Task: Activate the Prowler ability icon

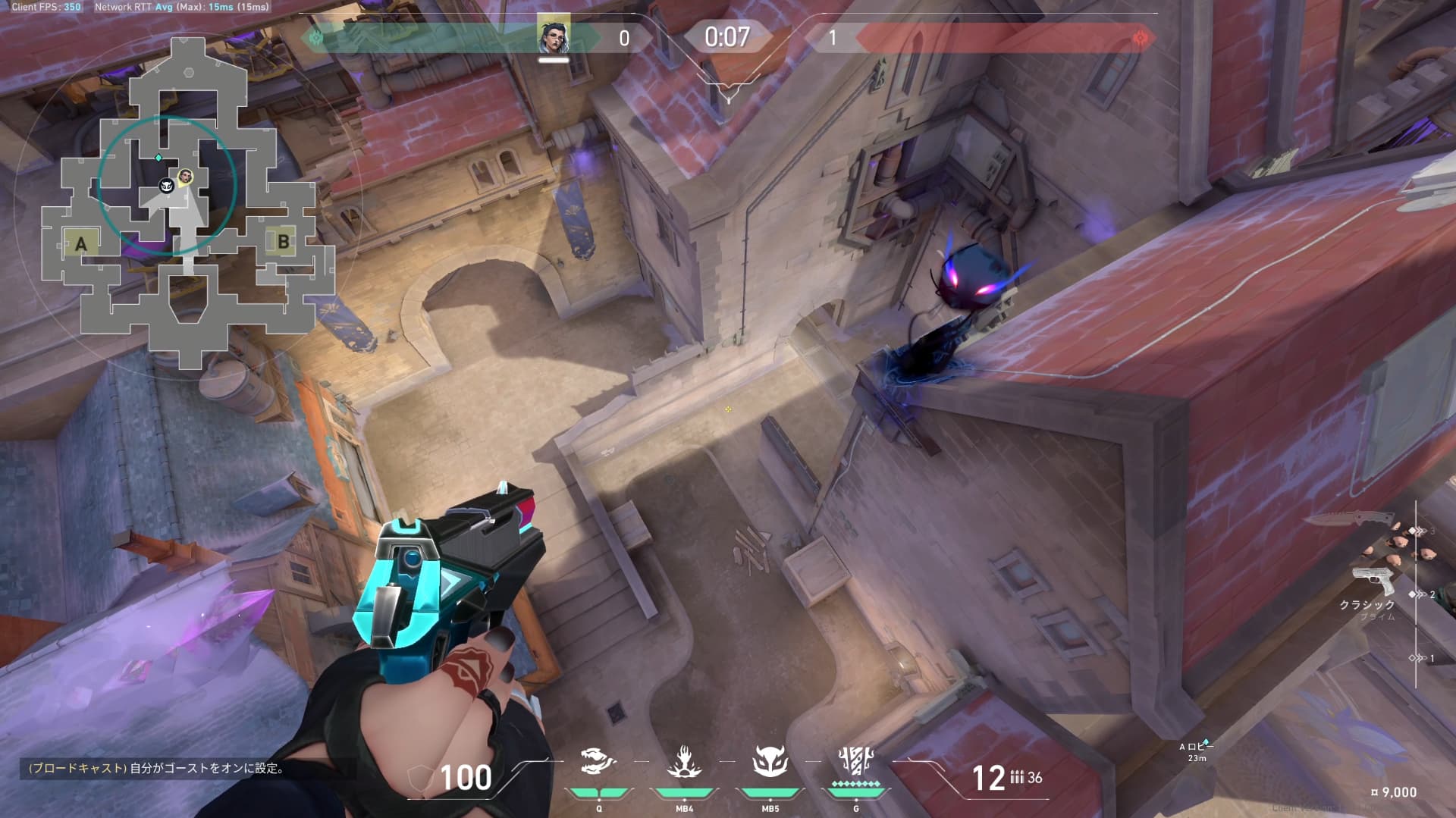Action: tap(598, 762)
